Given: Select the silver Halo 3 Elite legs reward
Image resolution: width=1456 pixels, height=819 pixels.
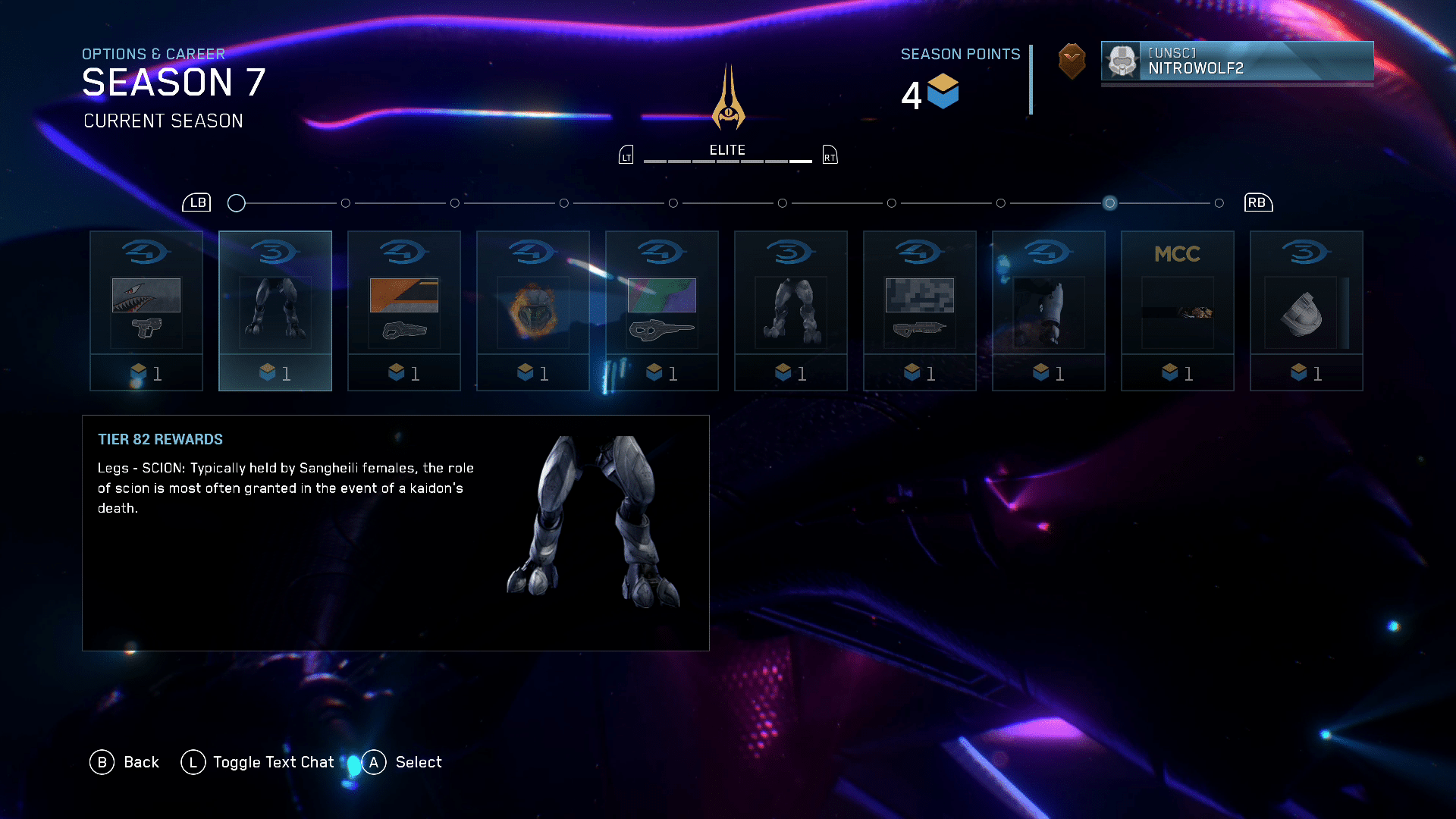Looking at the screenshot, I should pyautogui.click(x=791, y=311).
